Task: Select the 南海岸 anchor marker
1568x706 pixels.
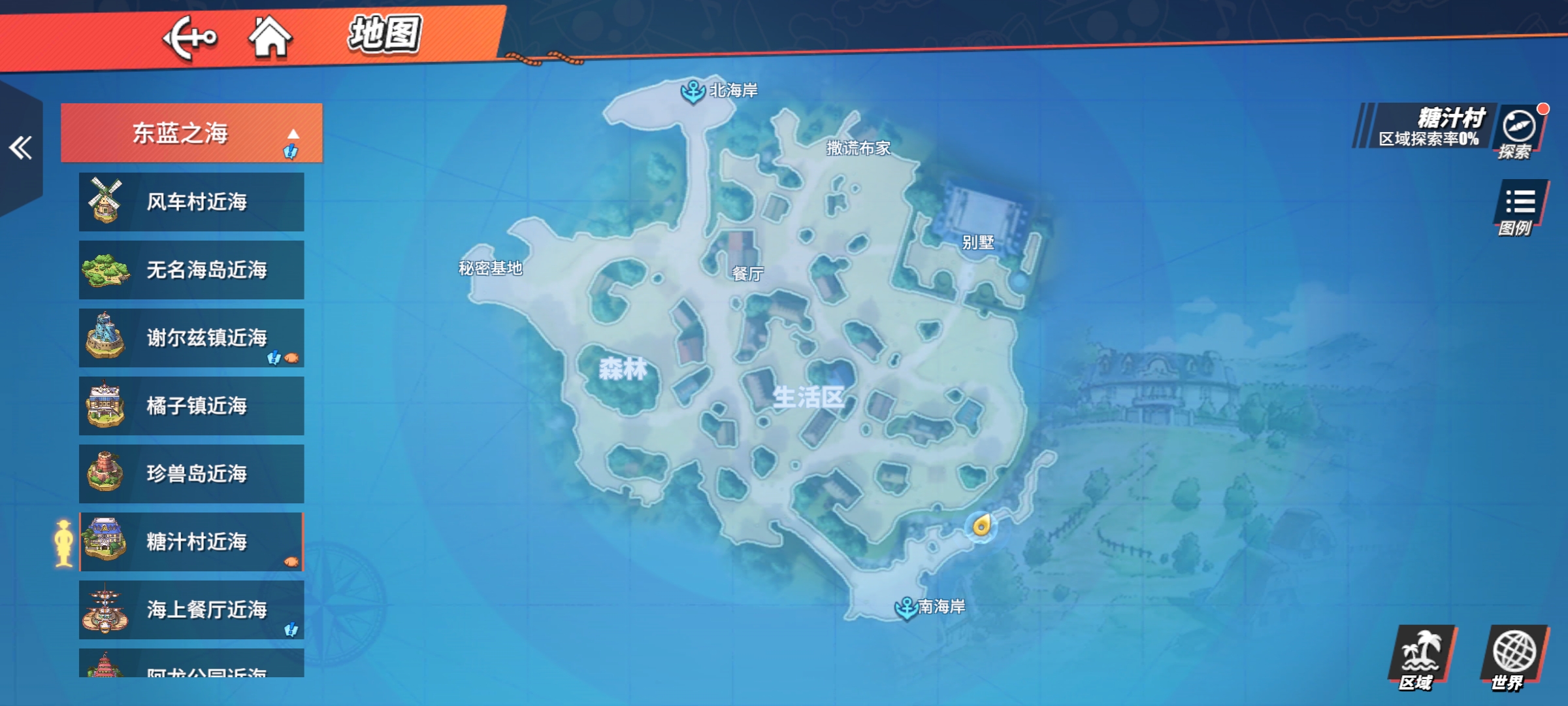Action: coord(906,607)
